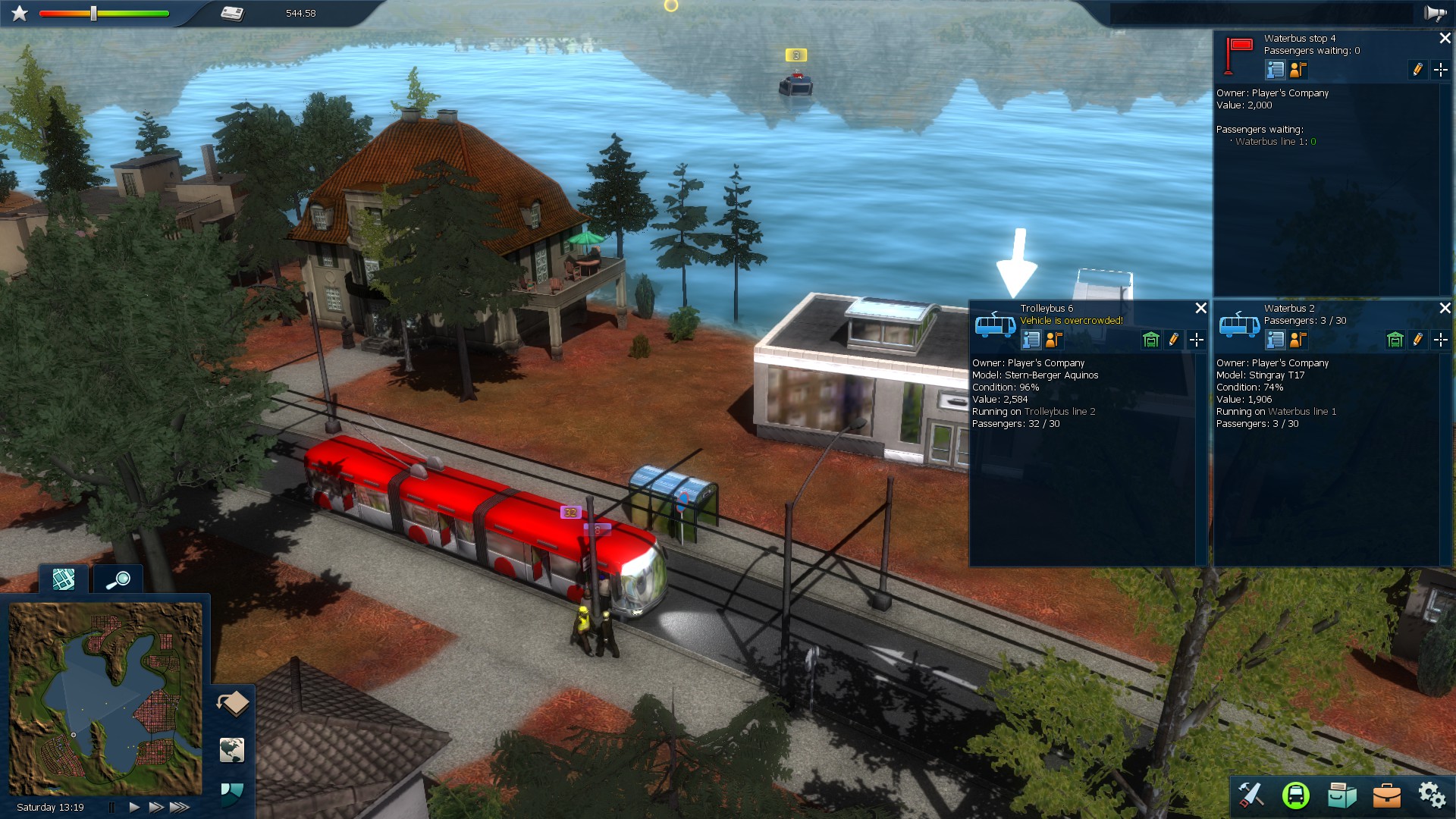
Task: Select the minimap tab above the overview map
Action: click(x=64, y=579)
